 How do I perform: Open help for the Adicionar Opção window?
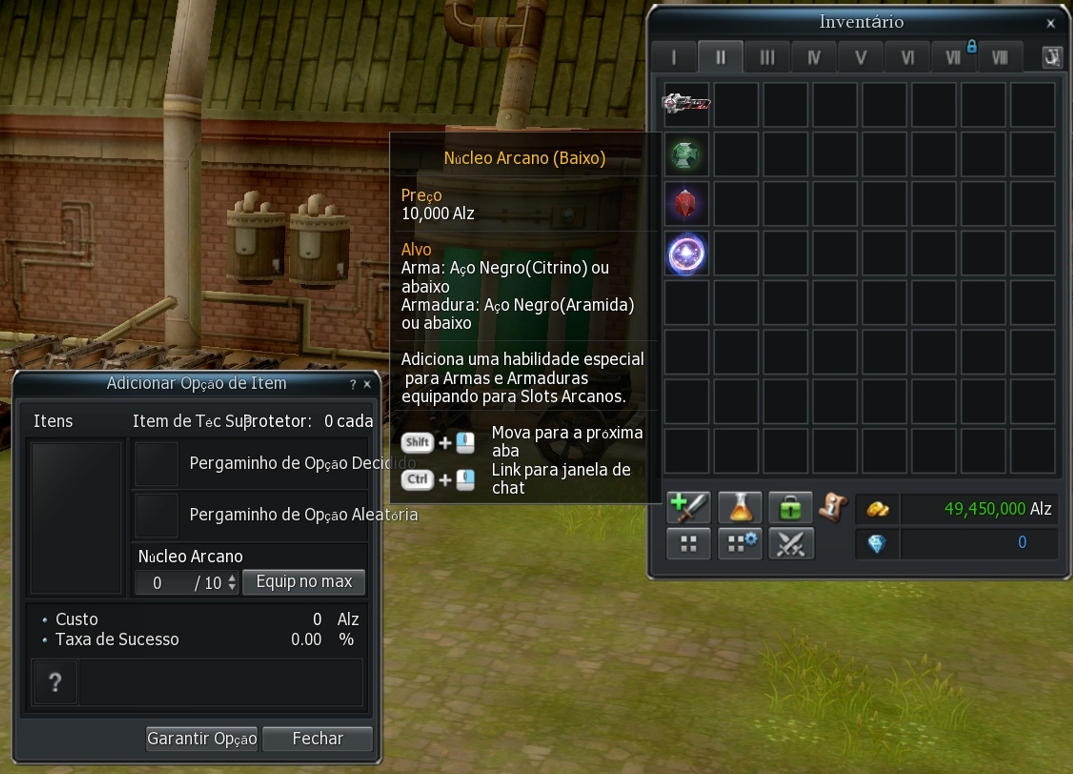[x=353, y=384]
